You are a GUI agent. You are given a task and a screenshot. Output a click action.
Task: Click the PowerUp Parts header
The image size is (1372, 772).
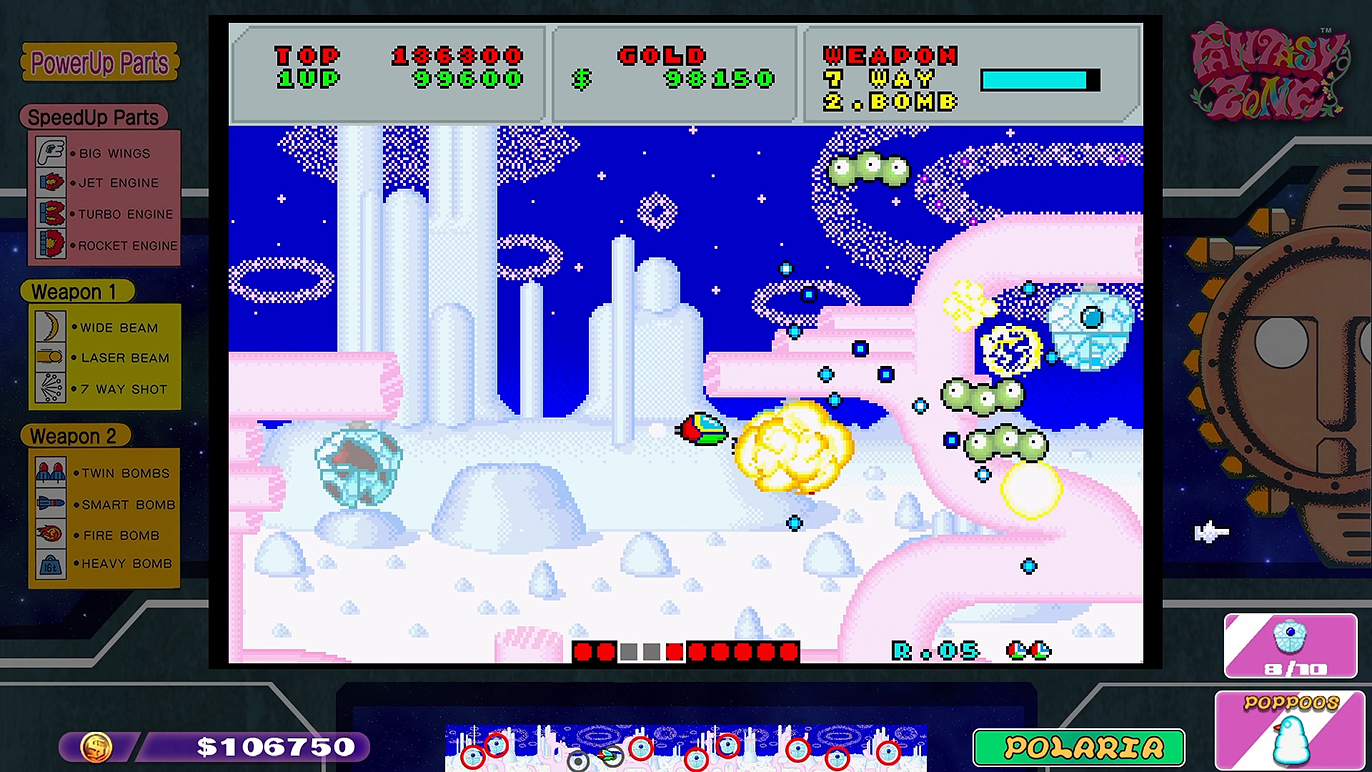pyautogui.click(x=99, y=63)
